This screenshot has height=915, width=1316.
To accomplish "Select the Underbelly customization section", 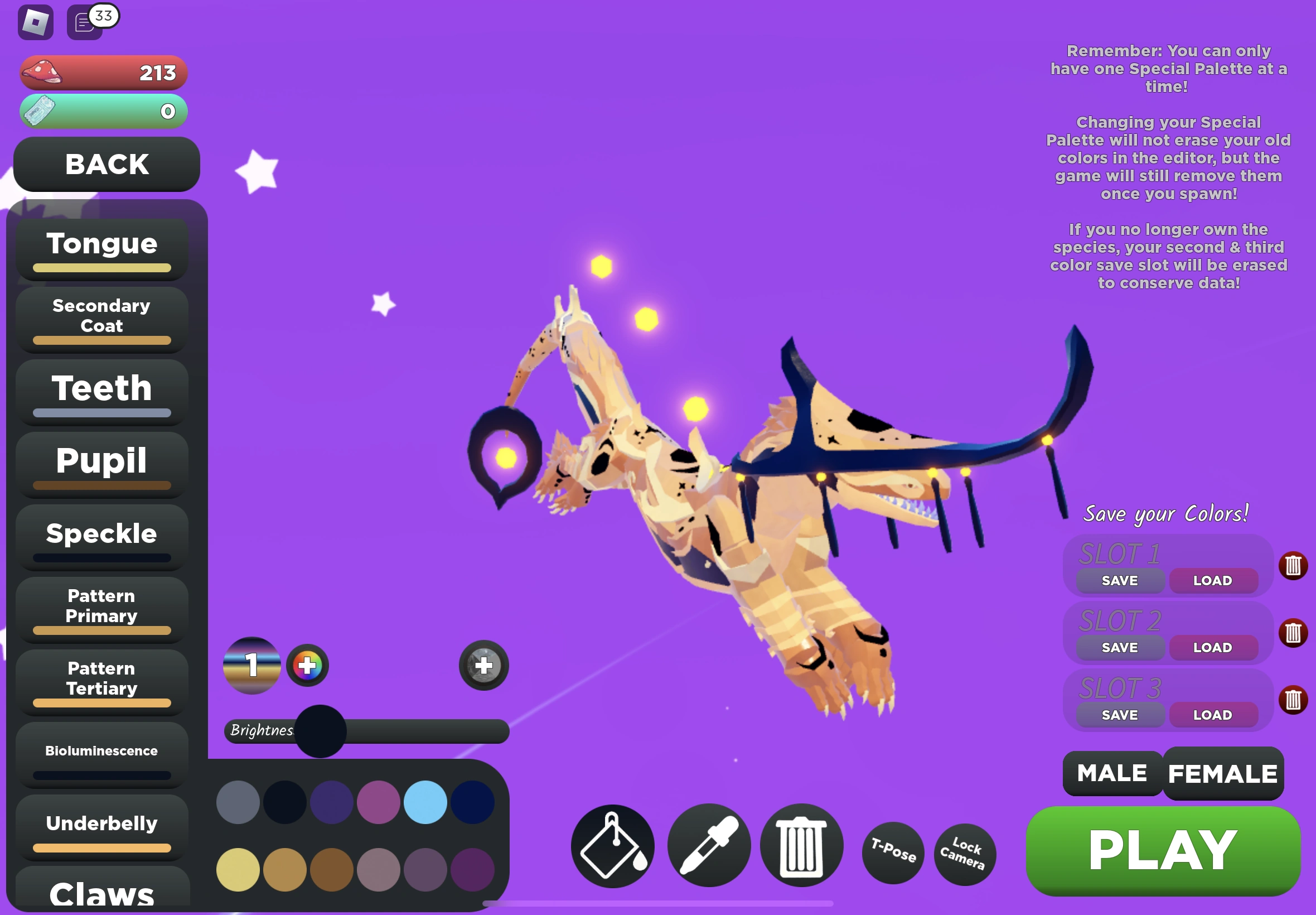I will [101, 824].
